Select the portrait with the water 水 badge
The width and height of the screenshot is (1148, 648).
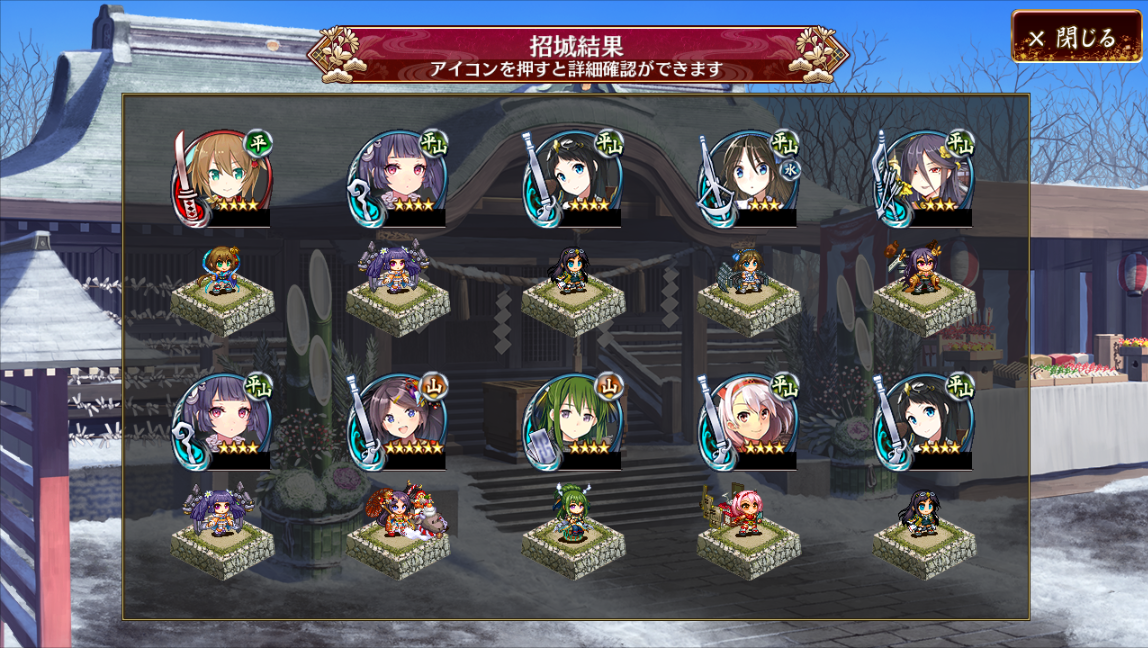[x=749, y=177]
